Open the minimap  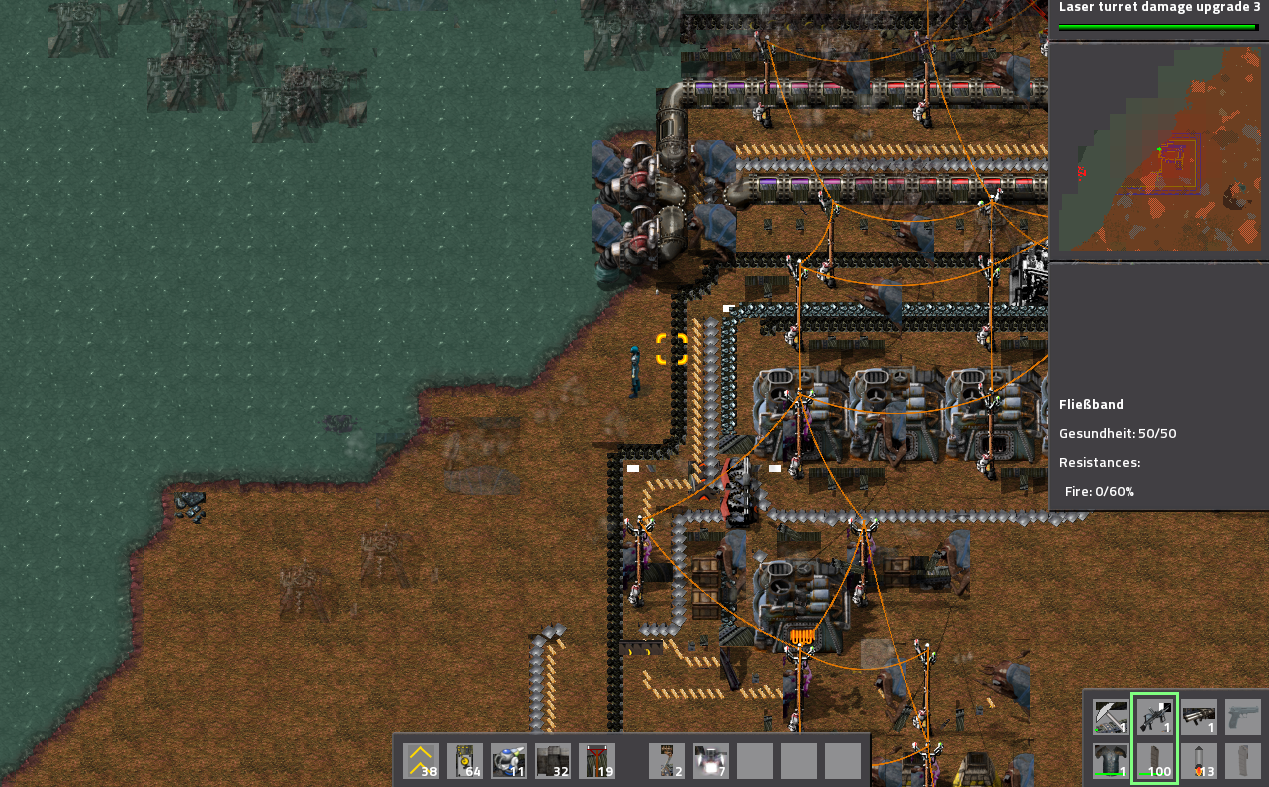(x=1158, y=148)
